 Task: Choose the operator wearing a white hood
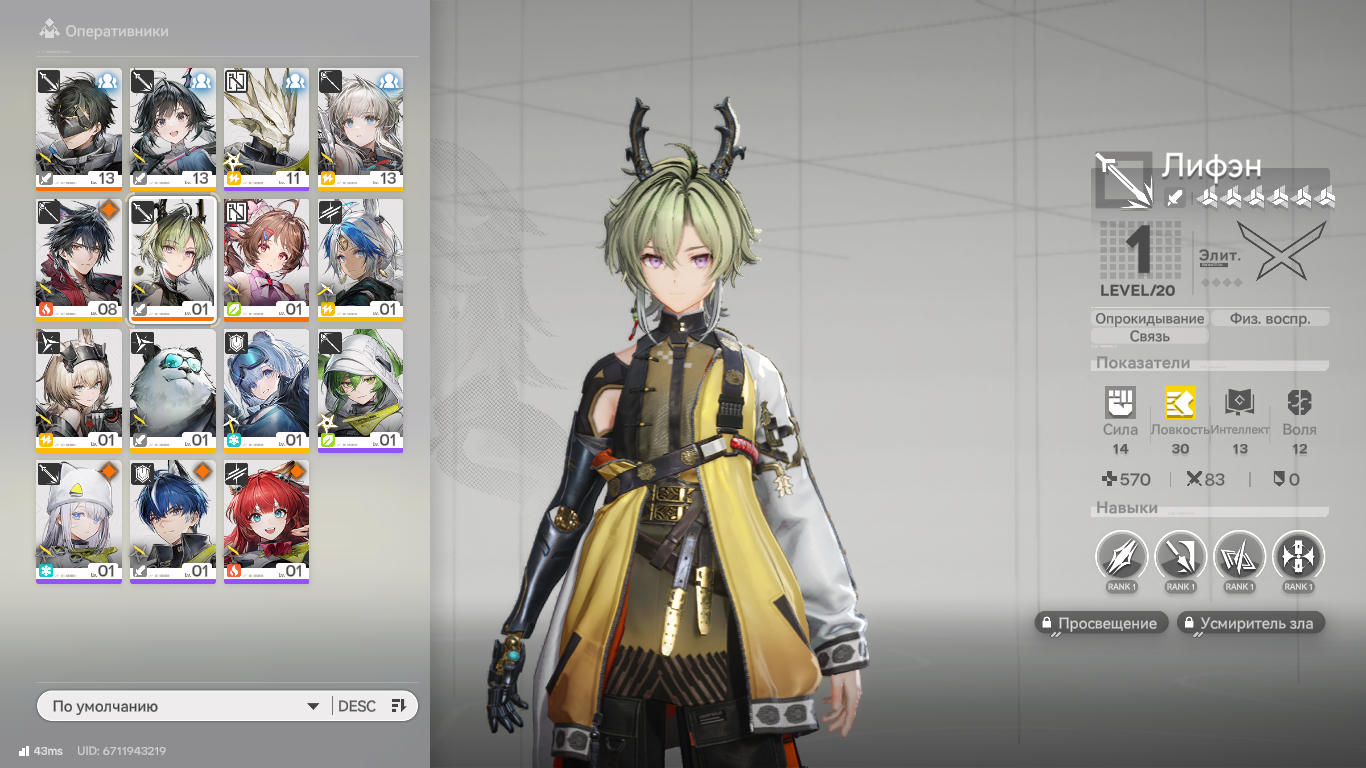click(x=361, y=389)
